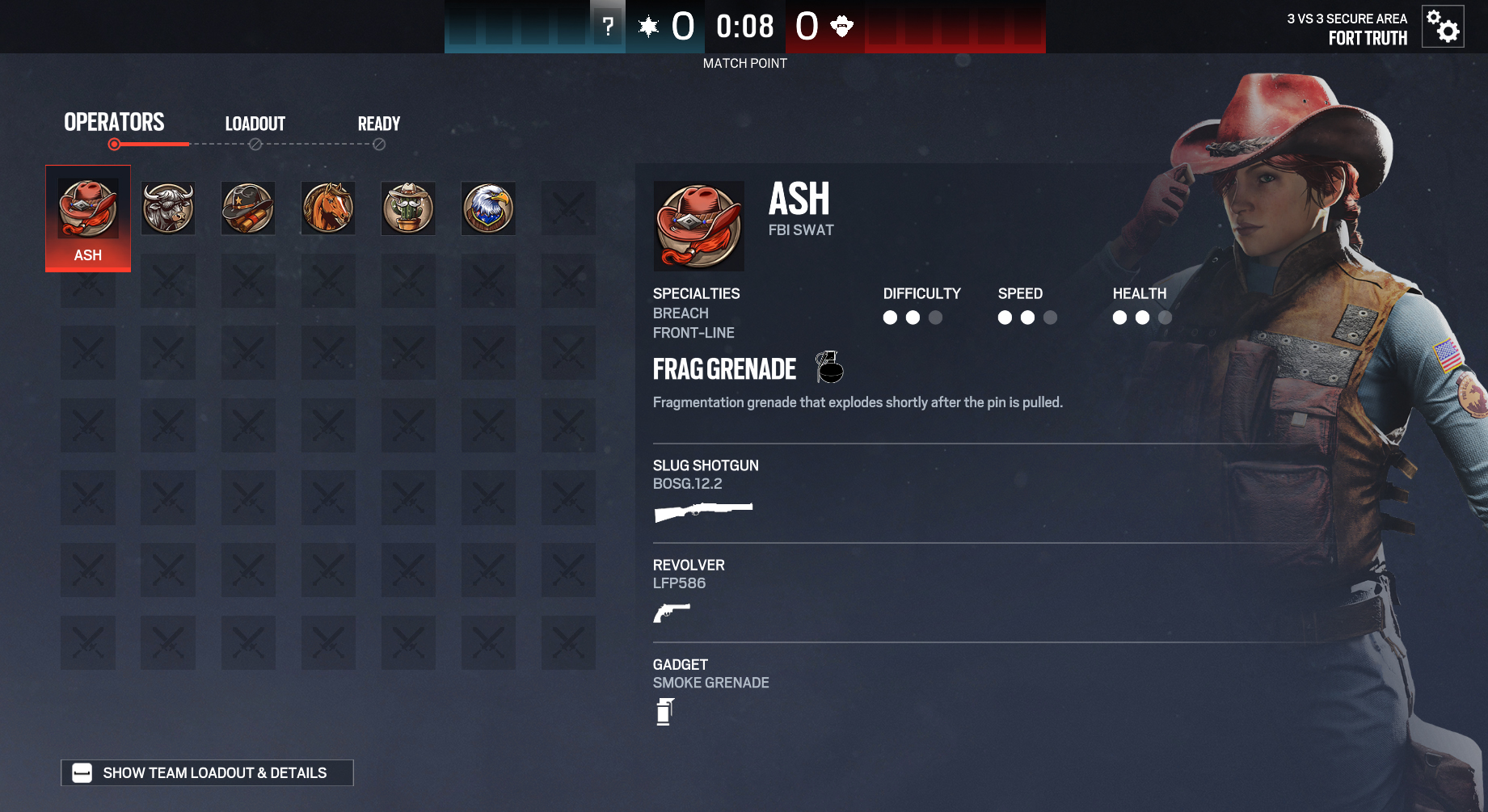Choose the cactus with hat operator
This screenshot has width=1488, height=812.
408,208
